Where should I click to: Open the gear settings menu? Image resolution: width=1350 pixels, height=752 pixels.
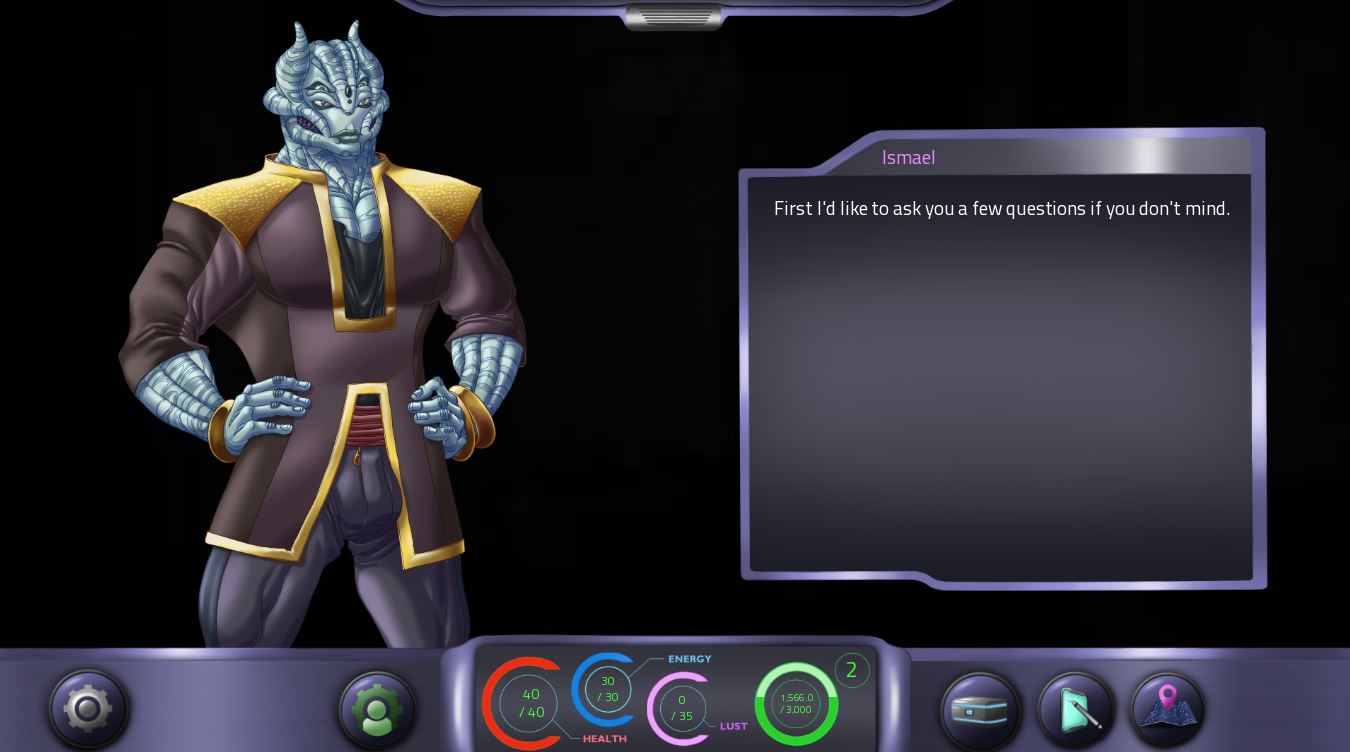(x=88, y=708)
